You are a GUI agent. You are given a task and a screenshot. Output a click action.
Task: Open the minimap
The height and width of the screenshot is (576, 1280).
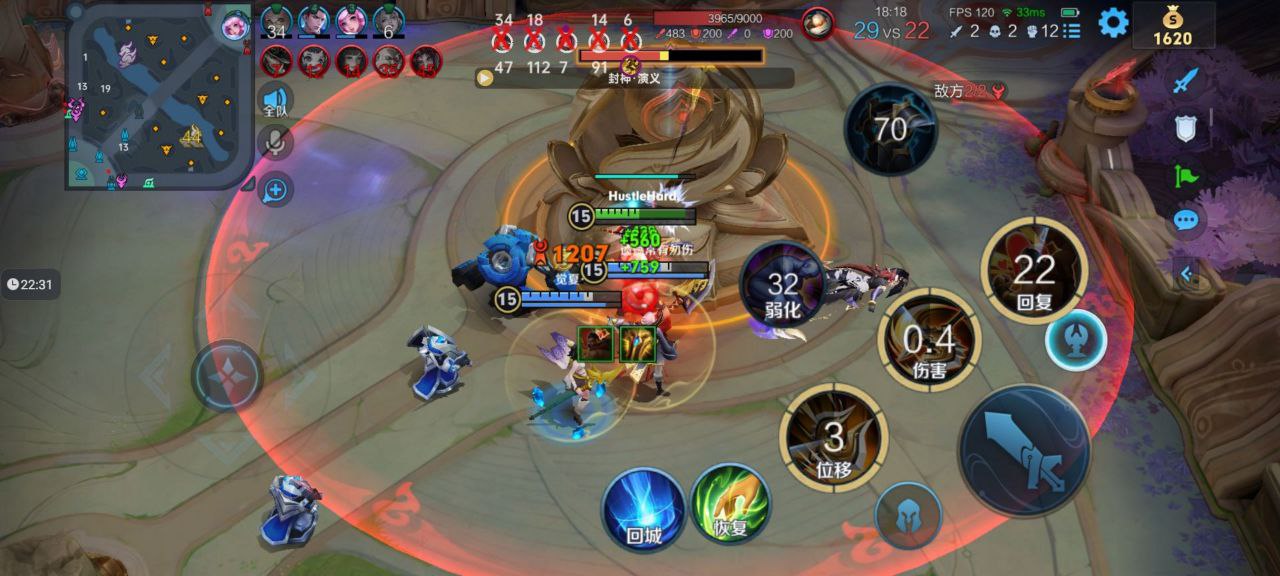[157, 97]
